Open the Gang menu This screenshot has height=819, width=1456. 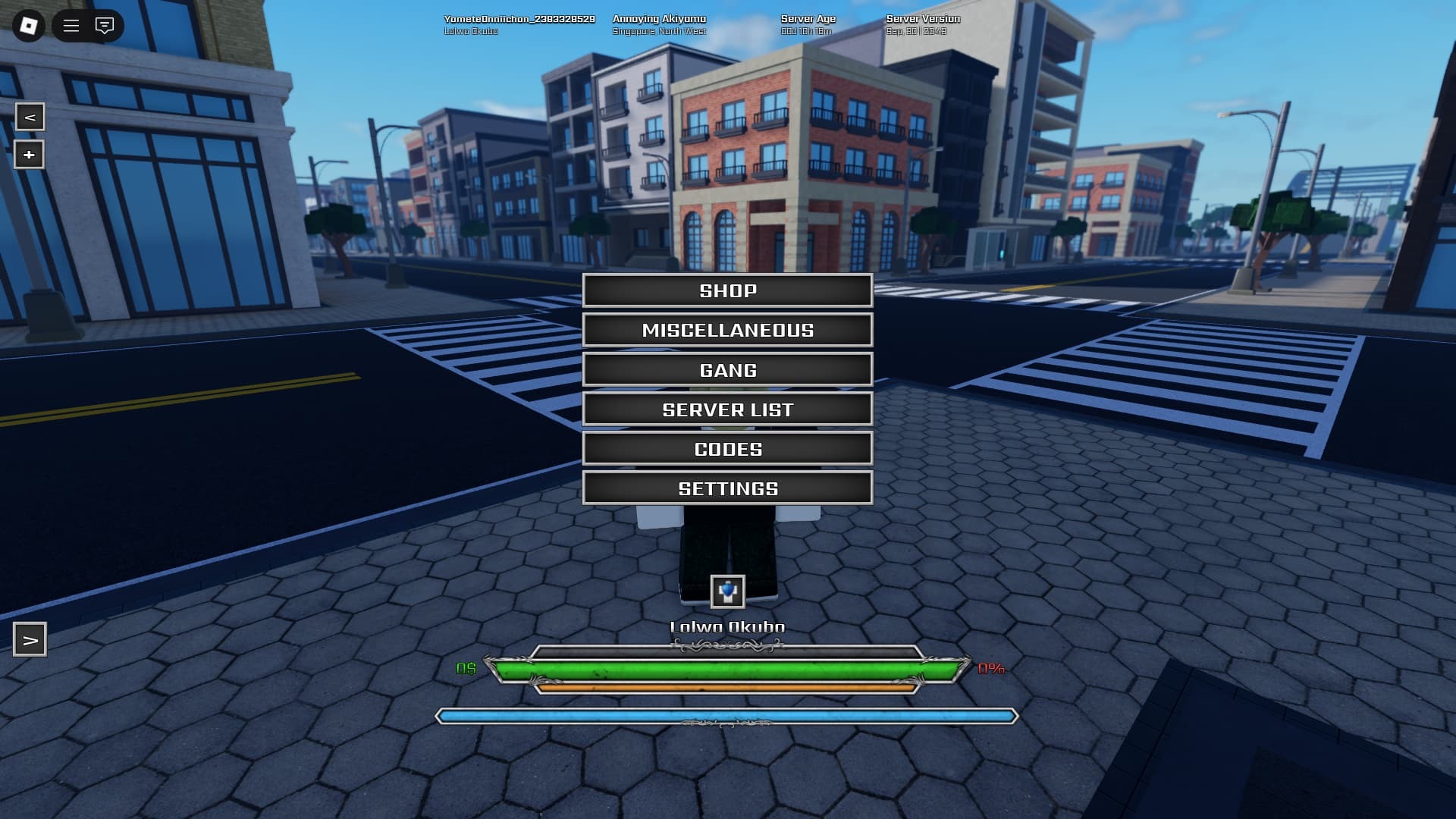727,370
